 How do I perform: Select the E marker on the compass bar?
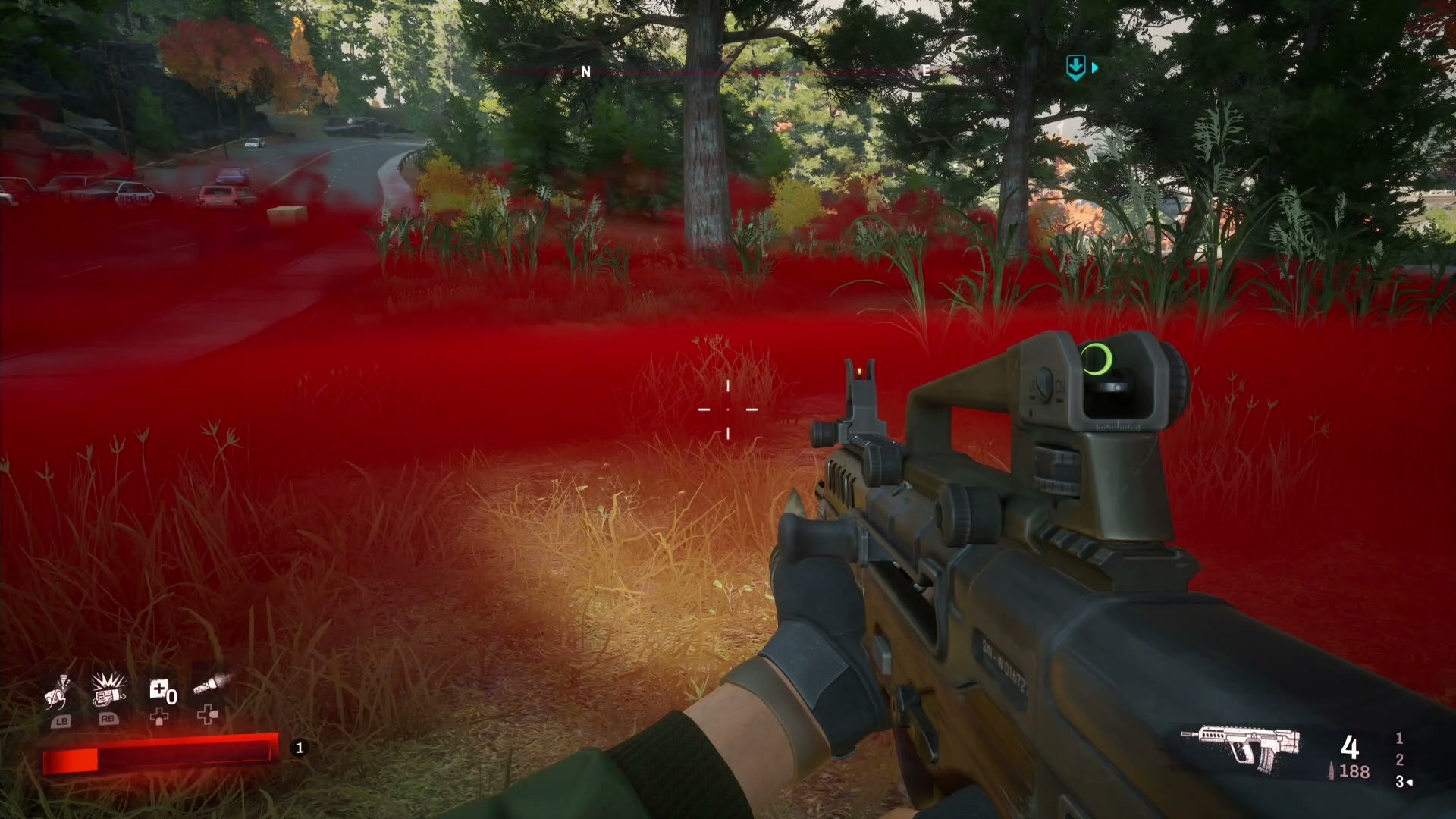[924, 71]
